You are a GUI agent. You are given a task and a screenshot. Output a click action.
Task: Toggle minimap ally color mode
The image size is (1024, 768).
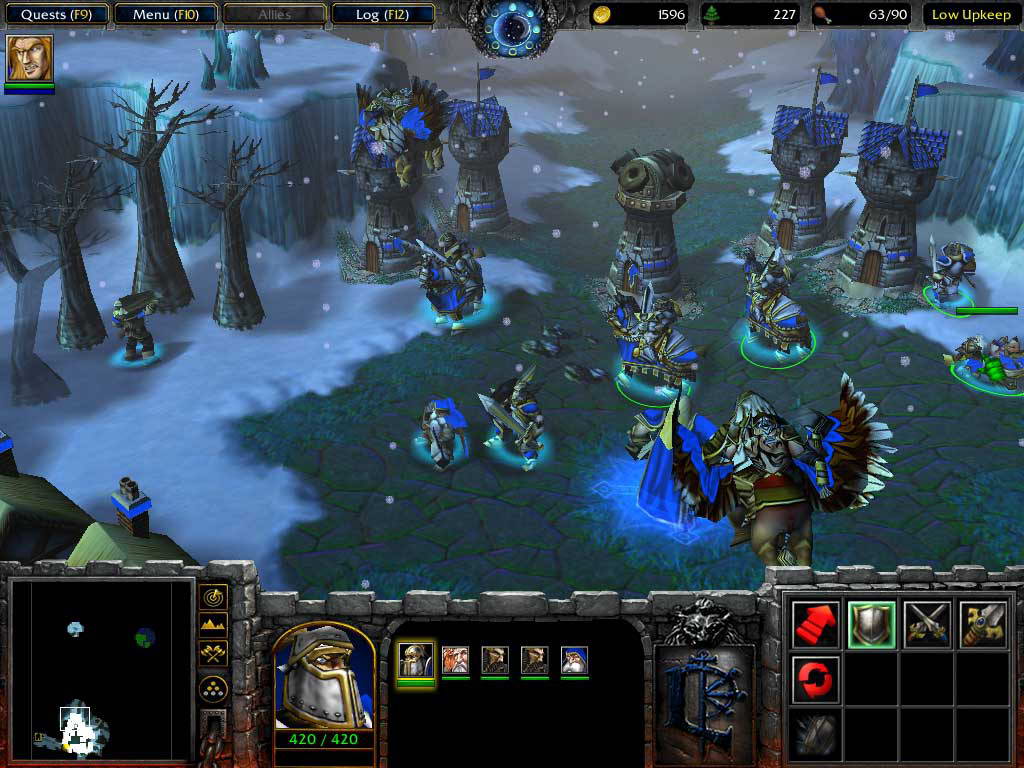pyautogui.click(x=213, y=654)
